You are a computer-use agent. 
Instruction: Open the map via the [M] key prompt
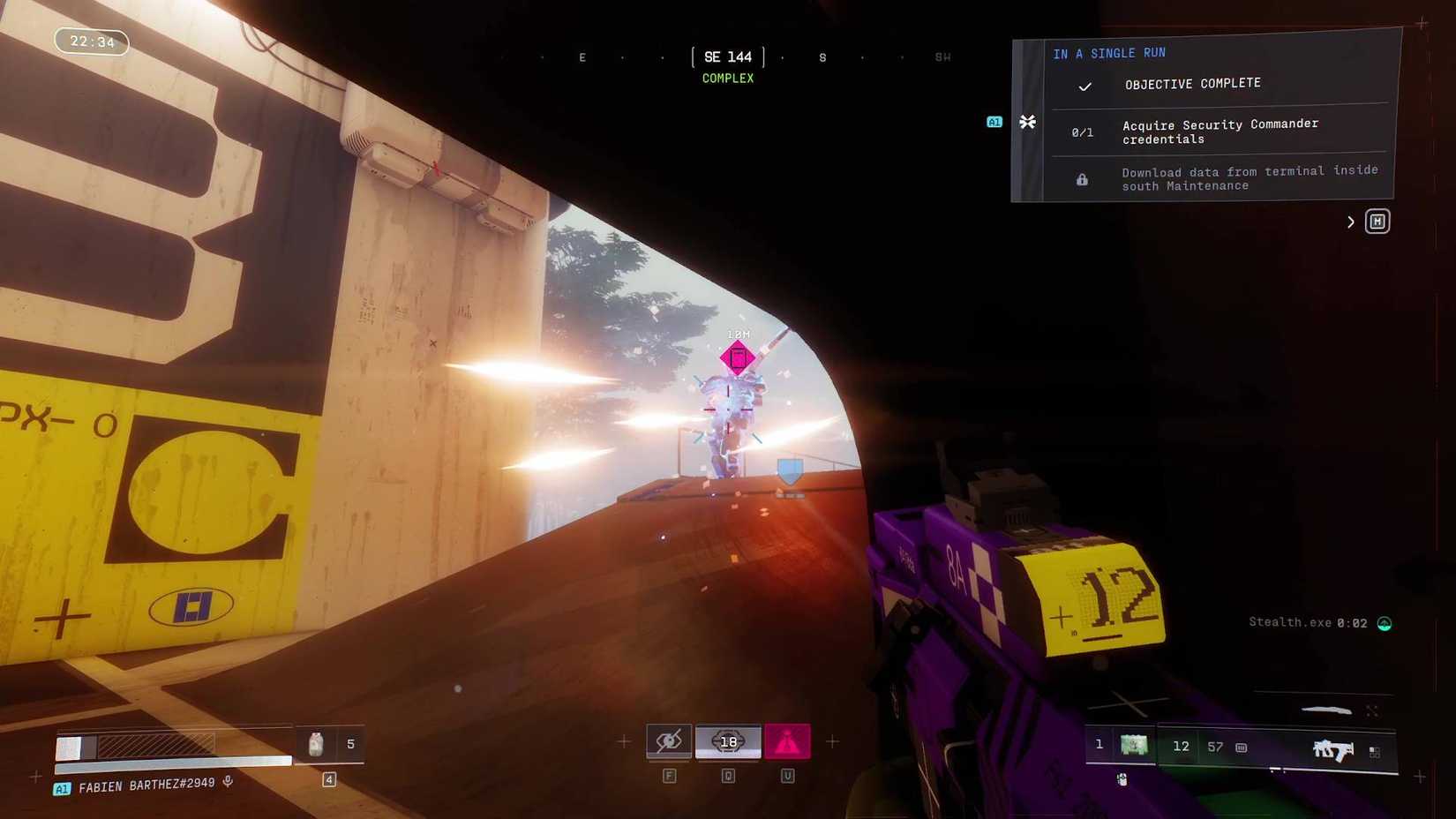pos(1377,222)
